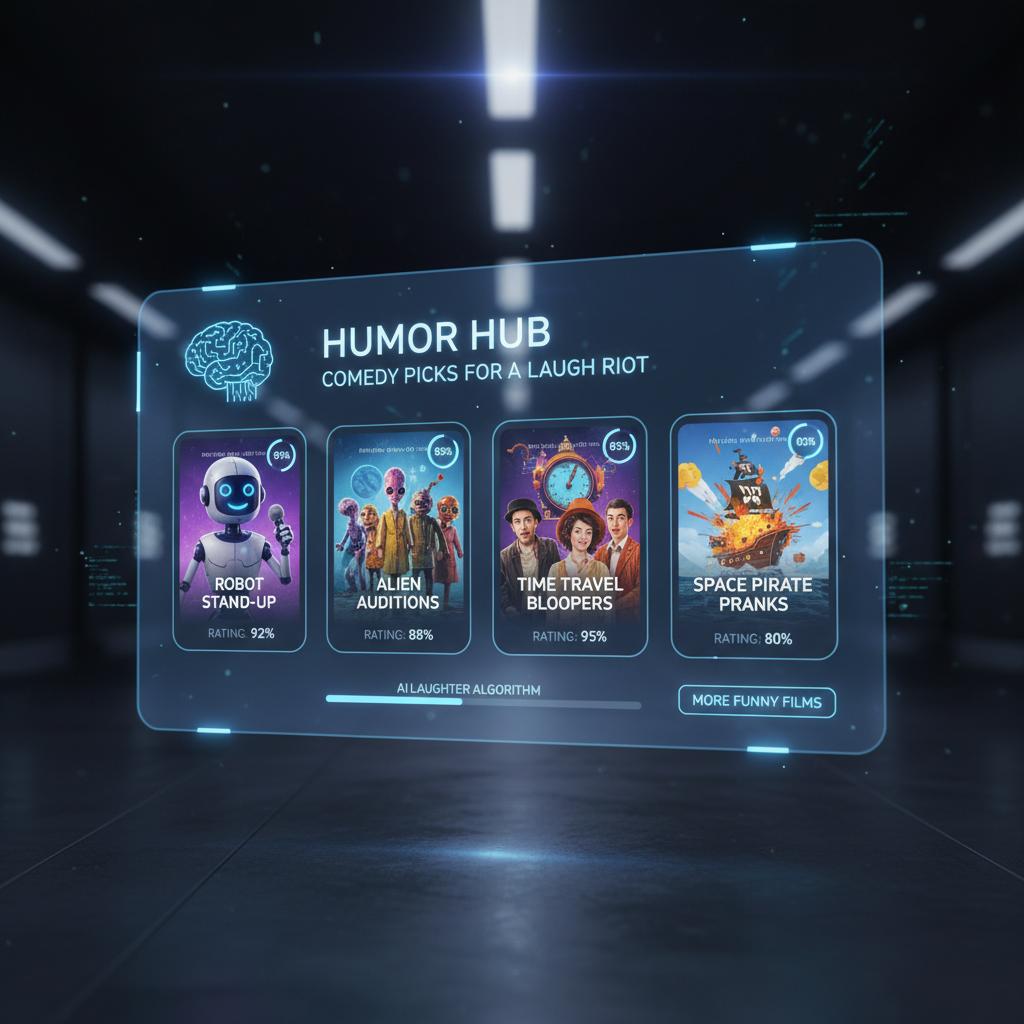Open the Time Travel Bloopers card
This screenshot has height=1024, width=1024.
[x=570, y=536]
